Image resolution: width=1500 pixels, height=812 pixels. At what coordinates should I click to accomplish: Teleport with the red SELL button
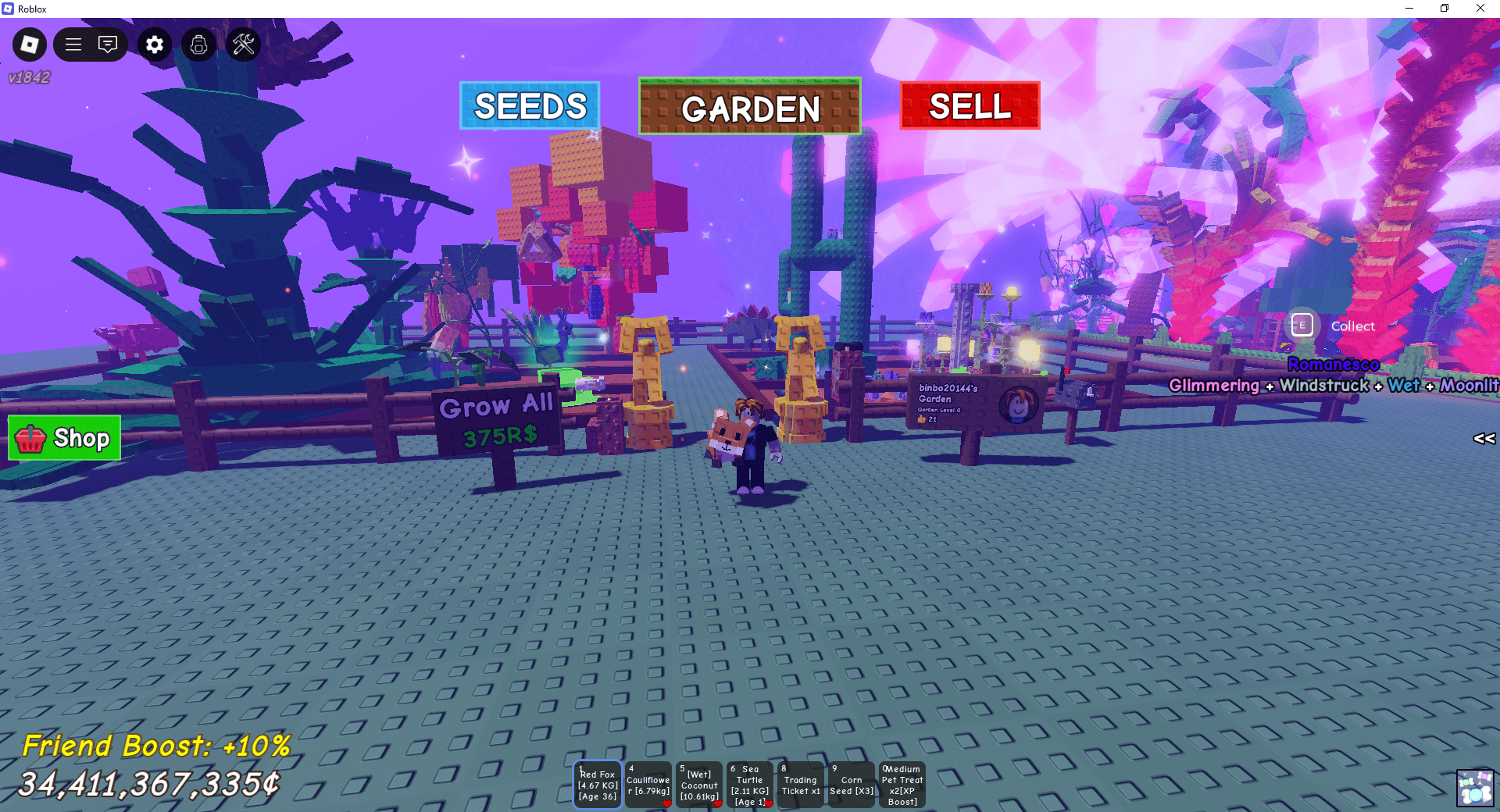click(970, 105)
